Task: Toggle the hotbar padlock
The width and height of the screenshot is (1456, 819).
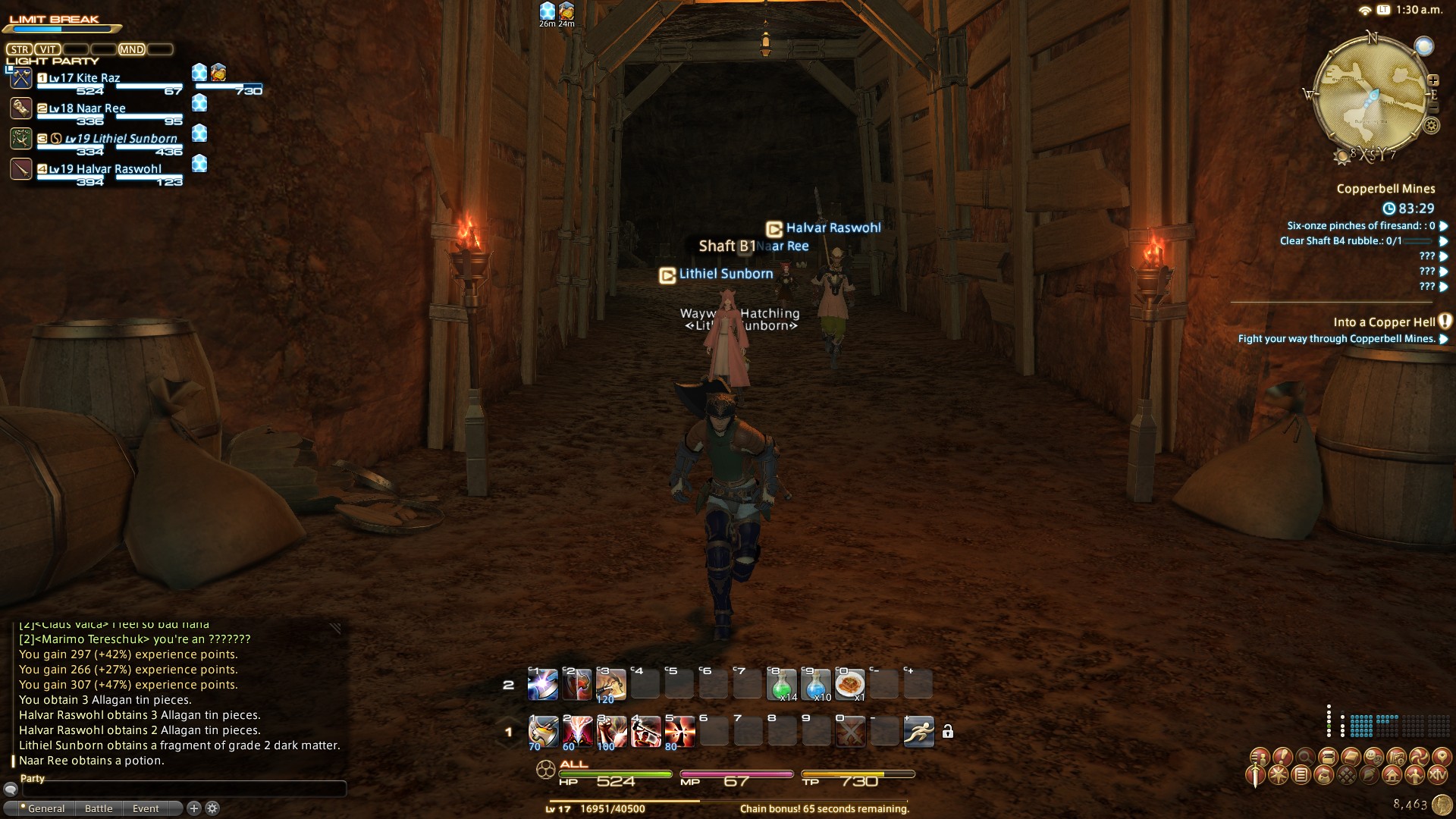Action: (x=947, y=732)
